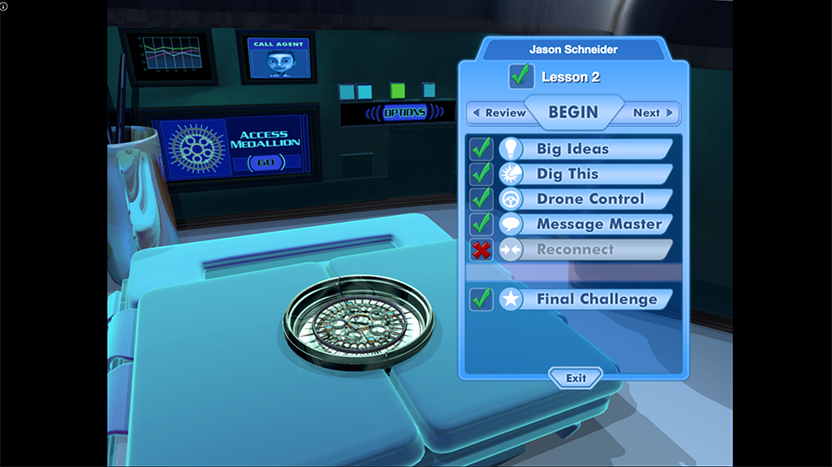Select the Dig This activity
Screen dimensions: 832x467
(x=567, y=174)
